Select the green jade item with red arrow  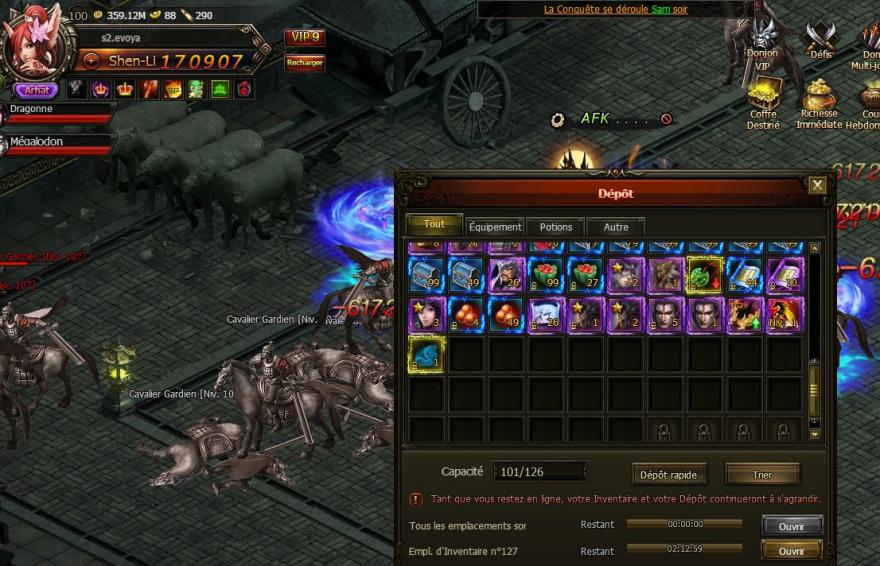pyautogui.click(x=705, y=275)
